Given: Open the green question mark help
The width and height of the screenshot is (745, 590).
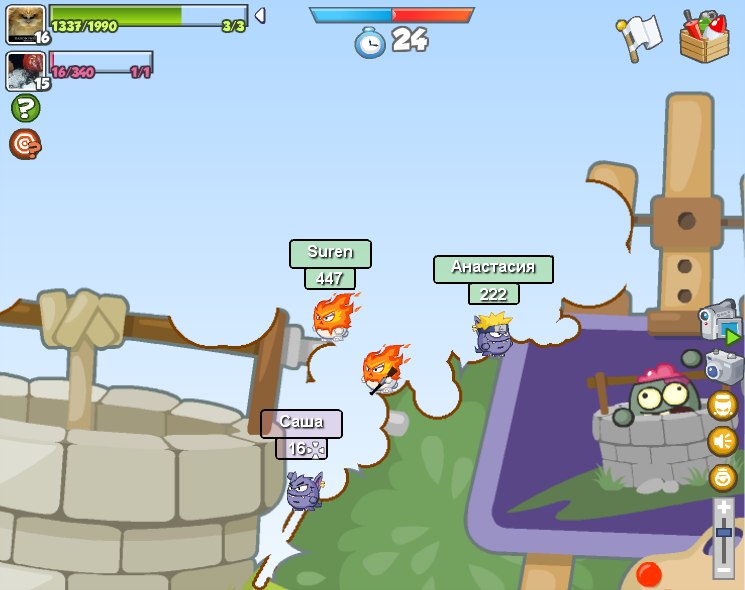Looking at the screenshot, I should [25, 108].
